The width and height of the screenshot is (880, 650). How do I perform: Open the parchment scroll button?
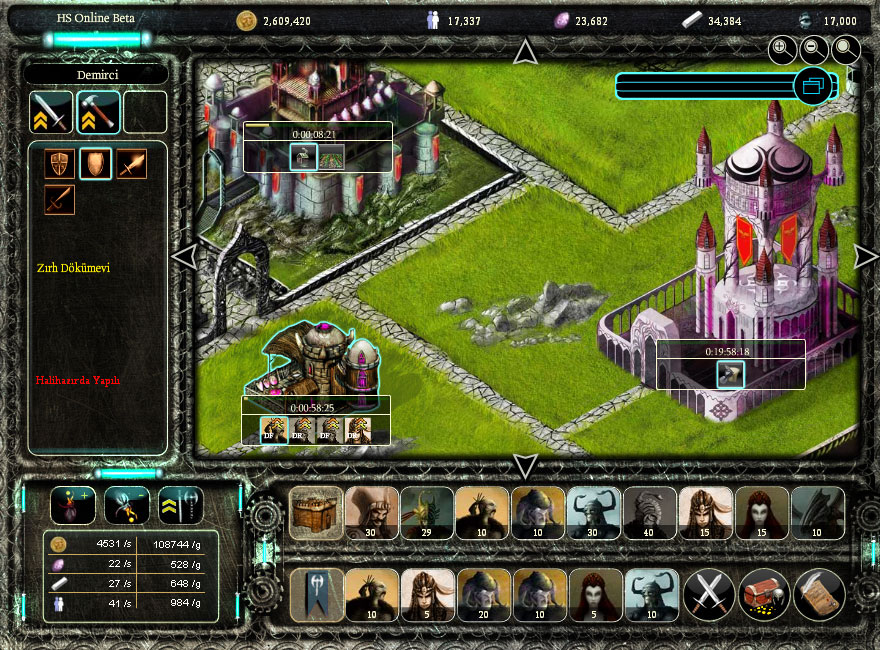820,595
